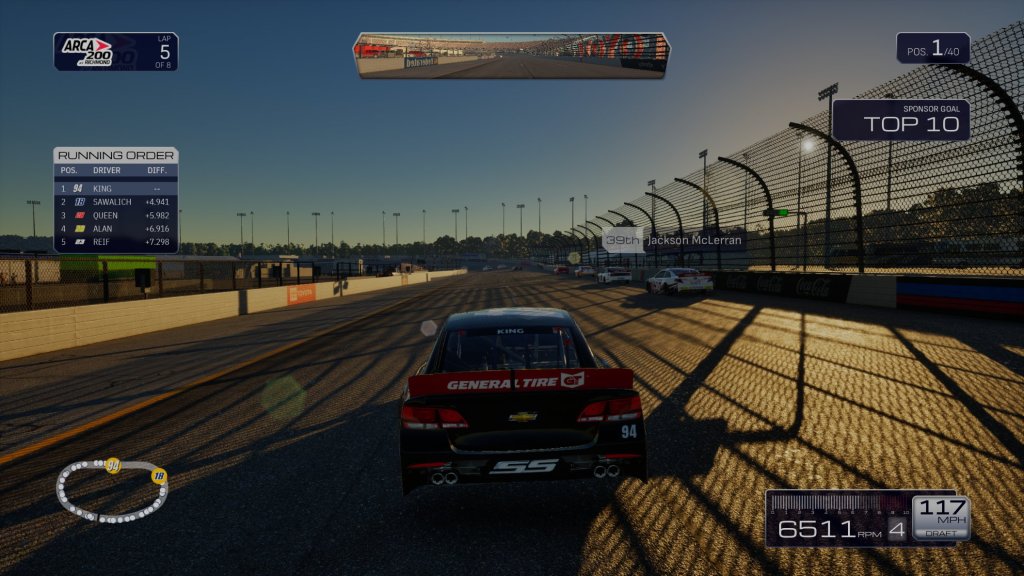Open the Sponsor Goal Top 10 tracker
The width and height of the screenshot is (1024, 576).
(x=901, y=120)
